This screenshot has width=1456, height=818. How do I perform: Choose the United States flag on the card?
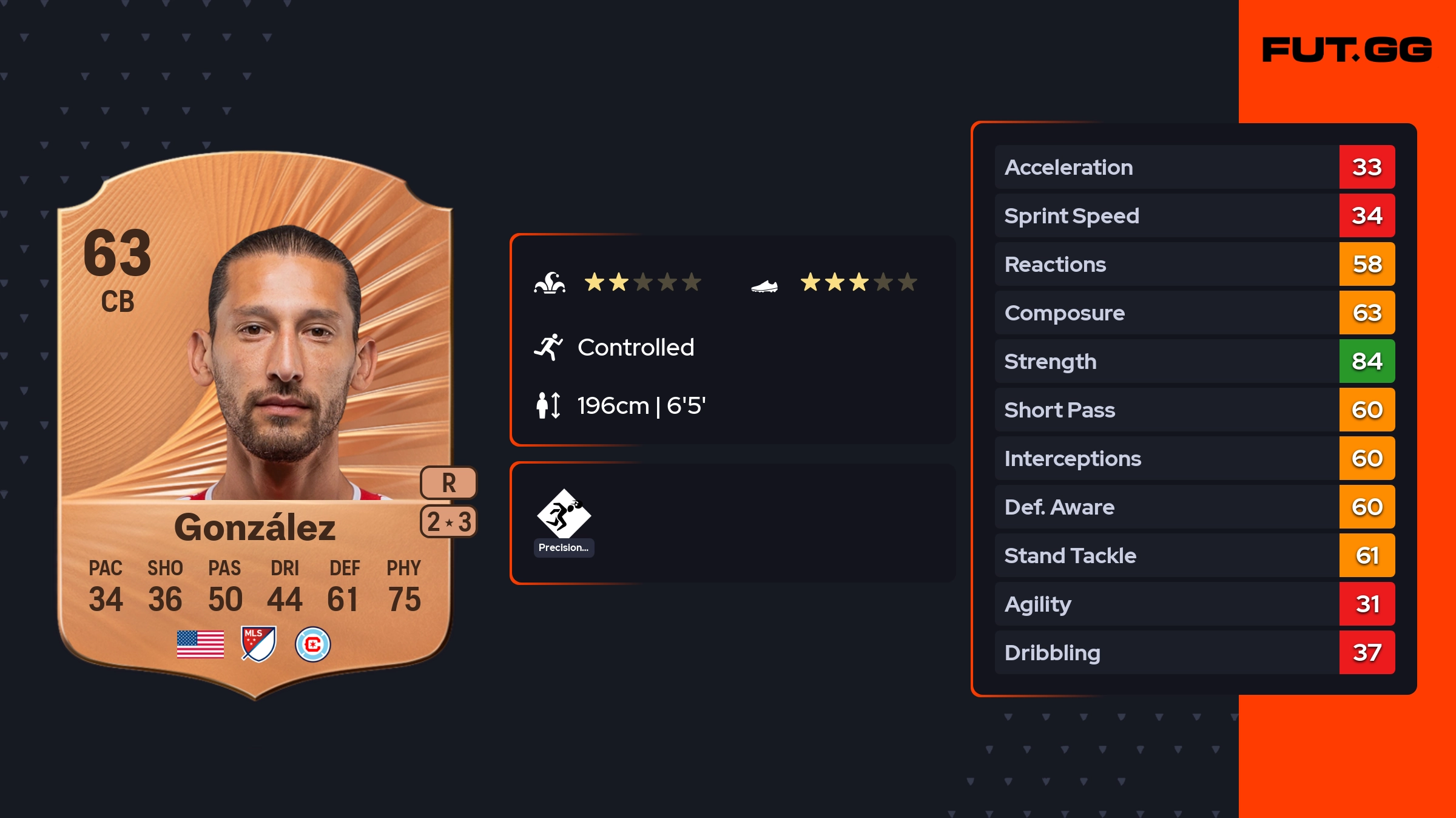pyautogui.click(x=200, y=644)
